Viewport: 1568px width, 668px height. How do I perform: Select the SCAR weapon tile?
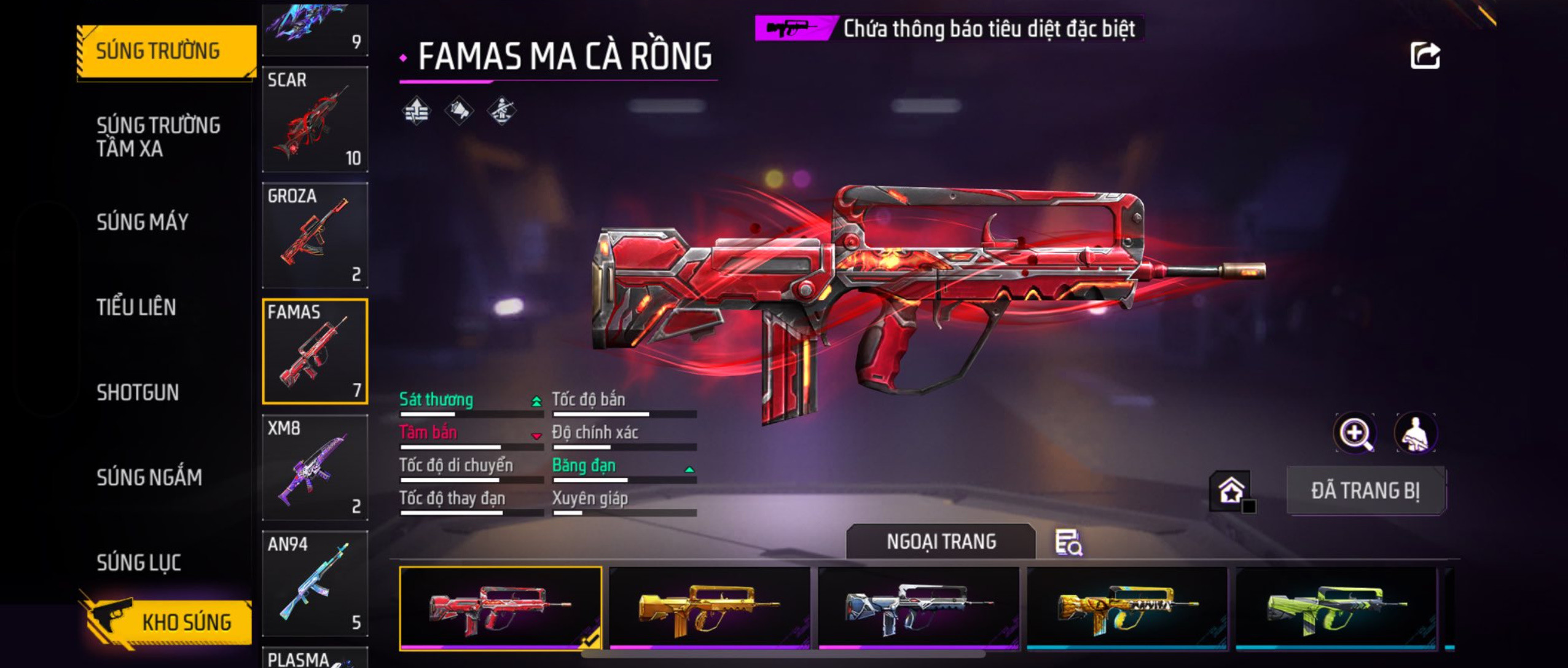(x=315, y=119)
